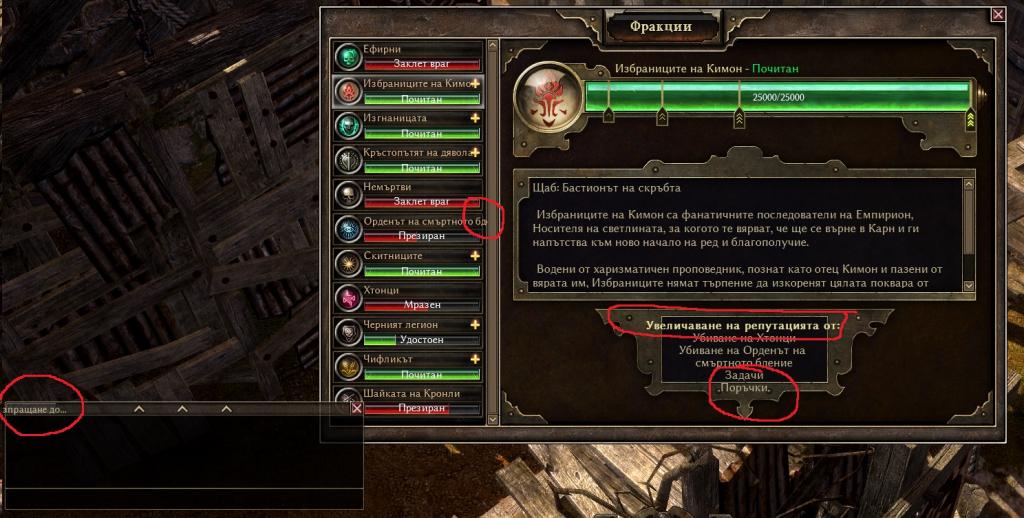Close the chat window

[x=357, y=408]
